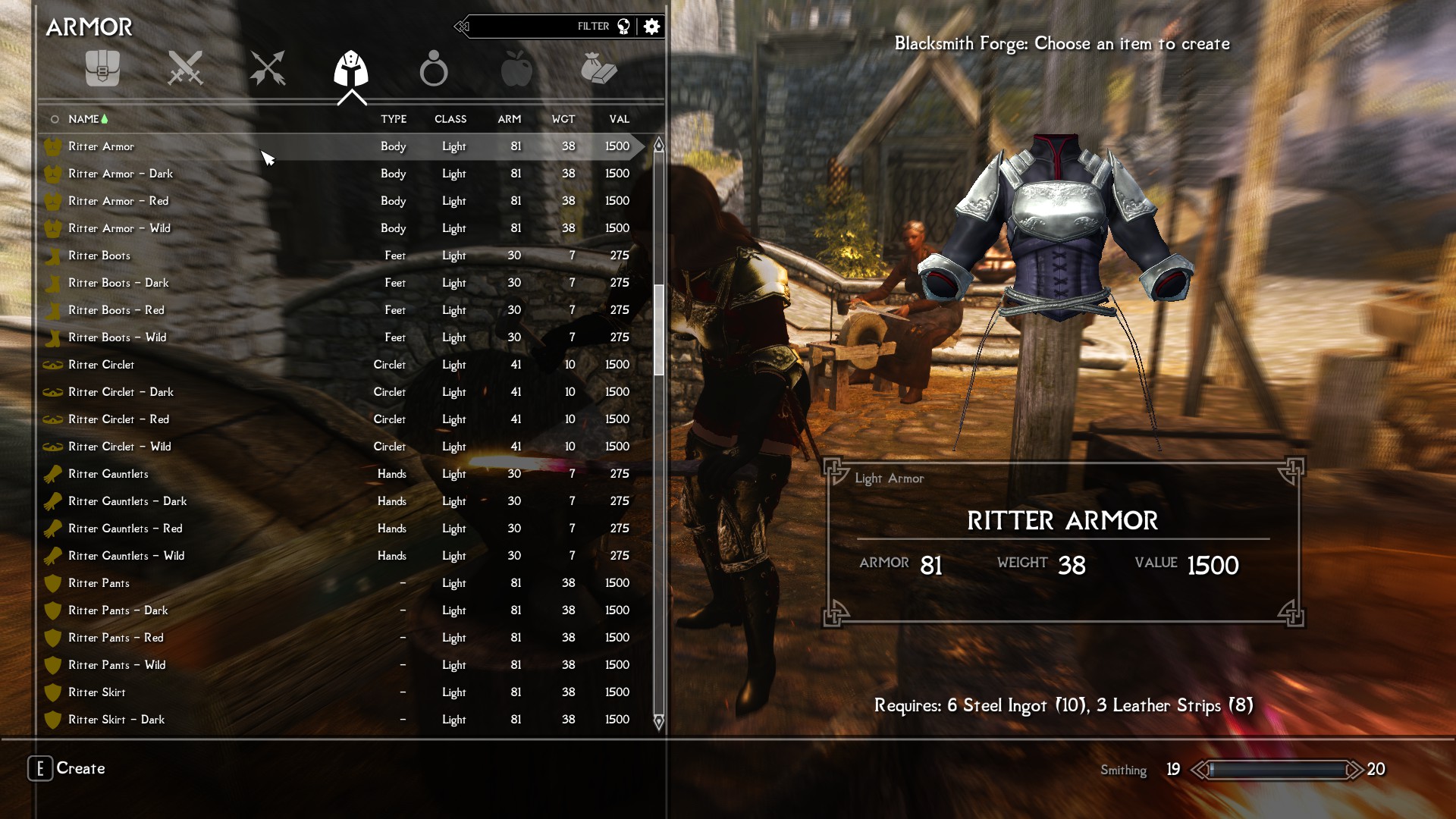This screenshot has height=819, width=1456.
Task: Click the Create button
Action: pos(67,768)
